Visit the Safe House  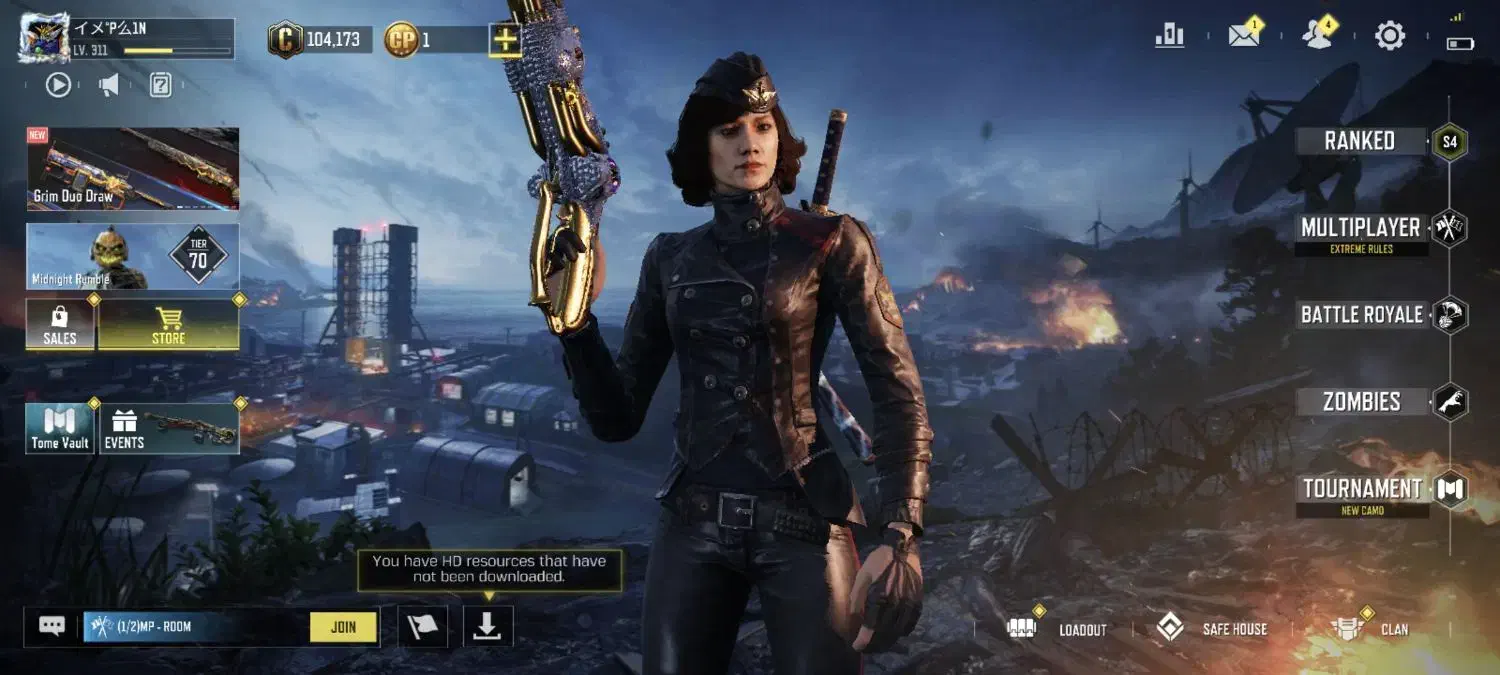pos(1211,629)
